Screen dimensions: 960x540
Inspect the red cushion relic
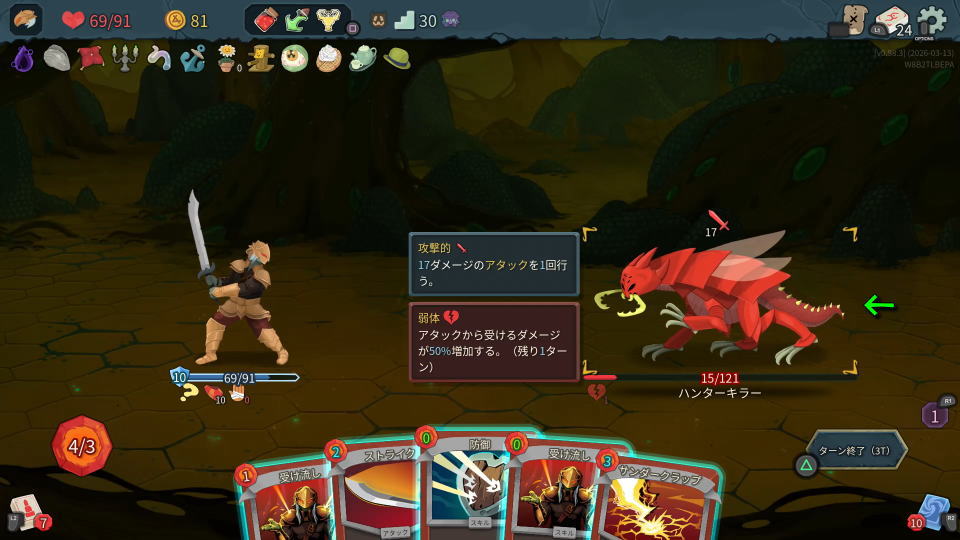point(91,58)
